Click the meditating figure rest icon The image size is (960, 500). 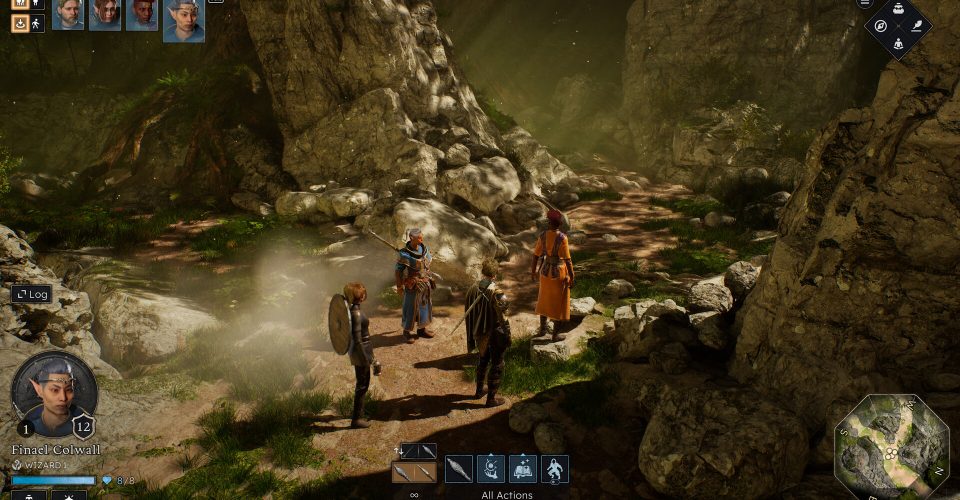point(897,44)
